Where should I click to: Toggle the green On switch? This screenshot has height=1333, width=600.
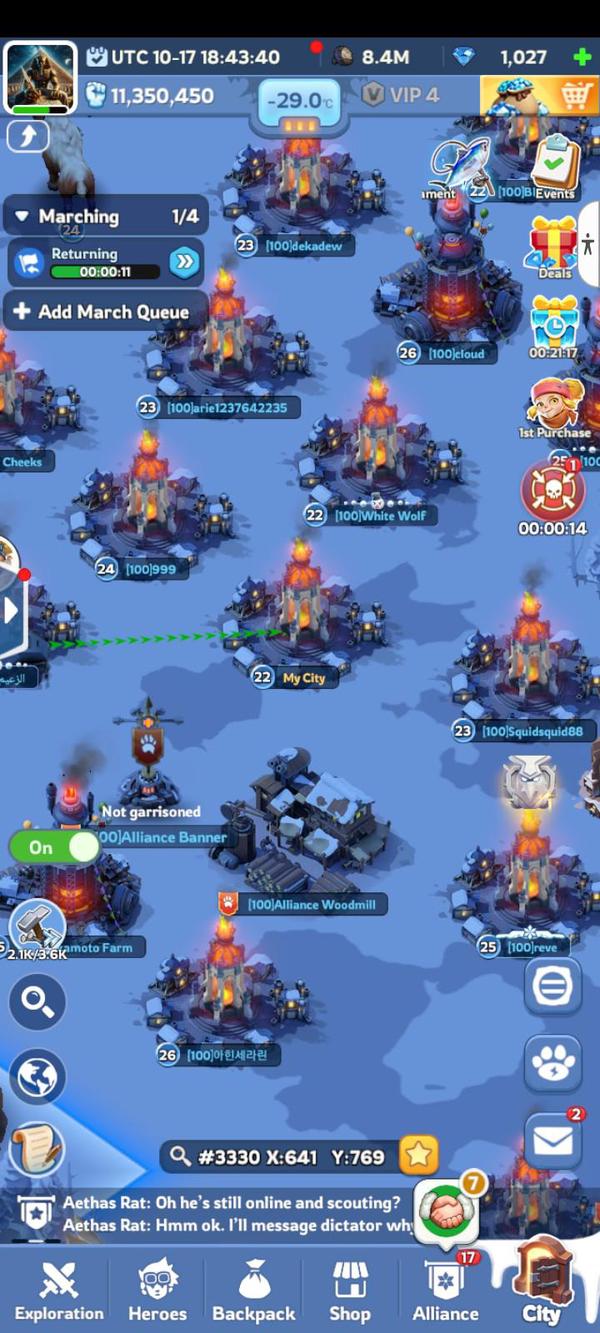(x=55, y=847)
